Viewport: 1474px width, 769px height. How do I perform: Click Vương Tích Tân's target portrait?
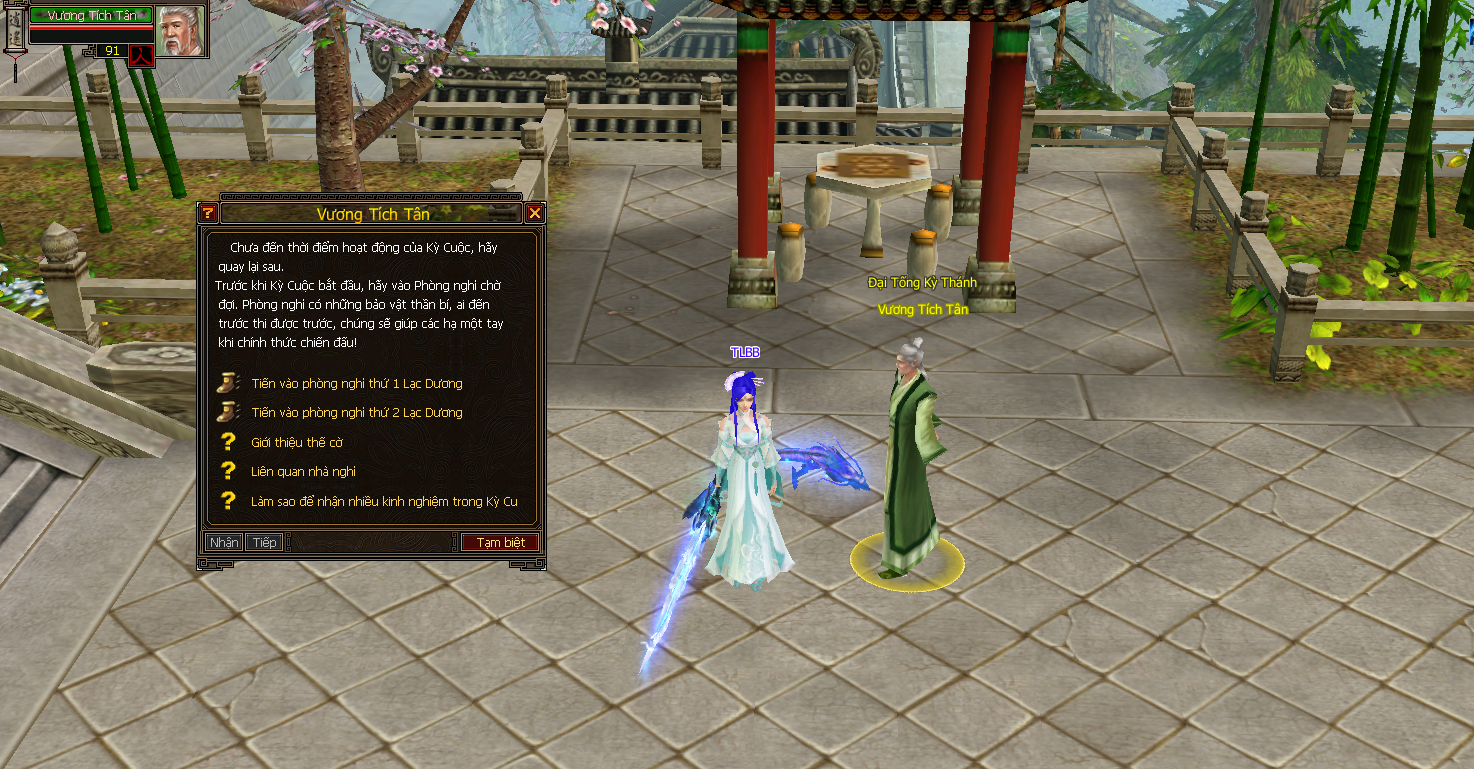(180, 30)
